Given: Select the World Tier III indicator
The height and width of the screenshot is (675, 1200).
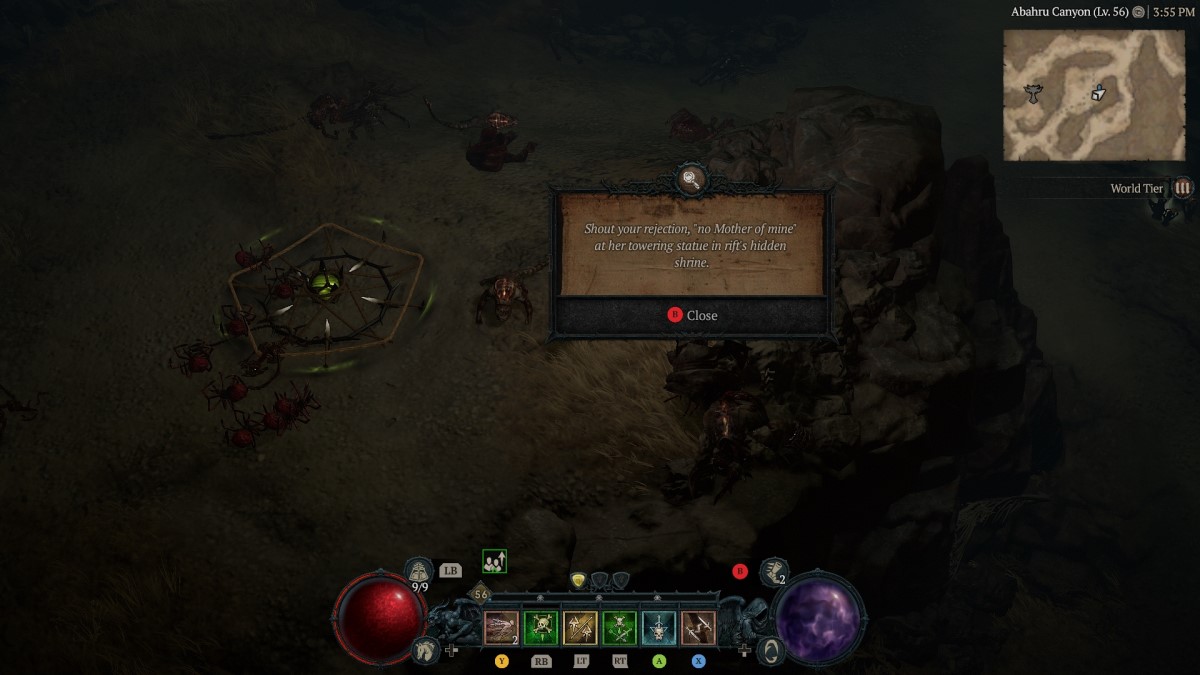Looking at the screenshot, I should [1183, 188].
